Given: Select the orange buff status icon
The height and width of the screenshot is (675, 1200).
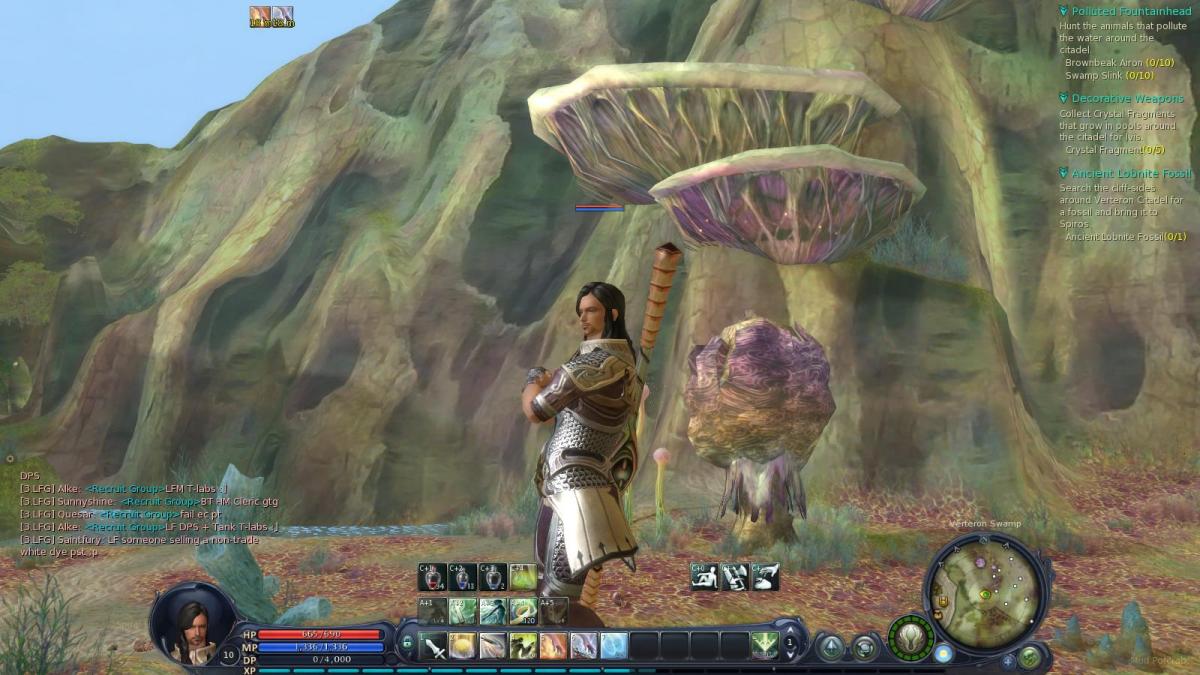Looking at the screenshot, I should click(260, 14).
